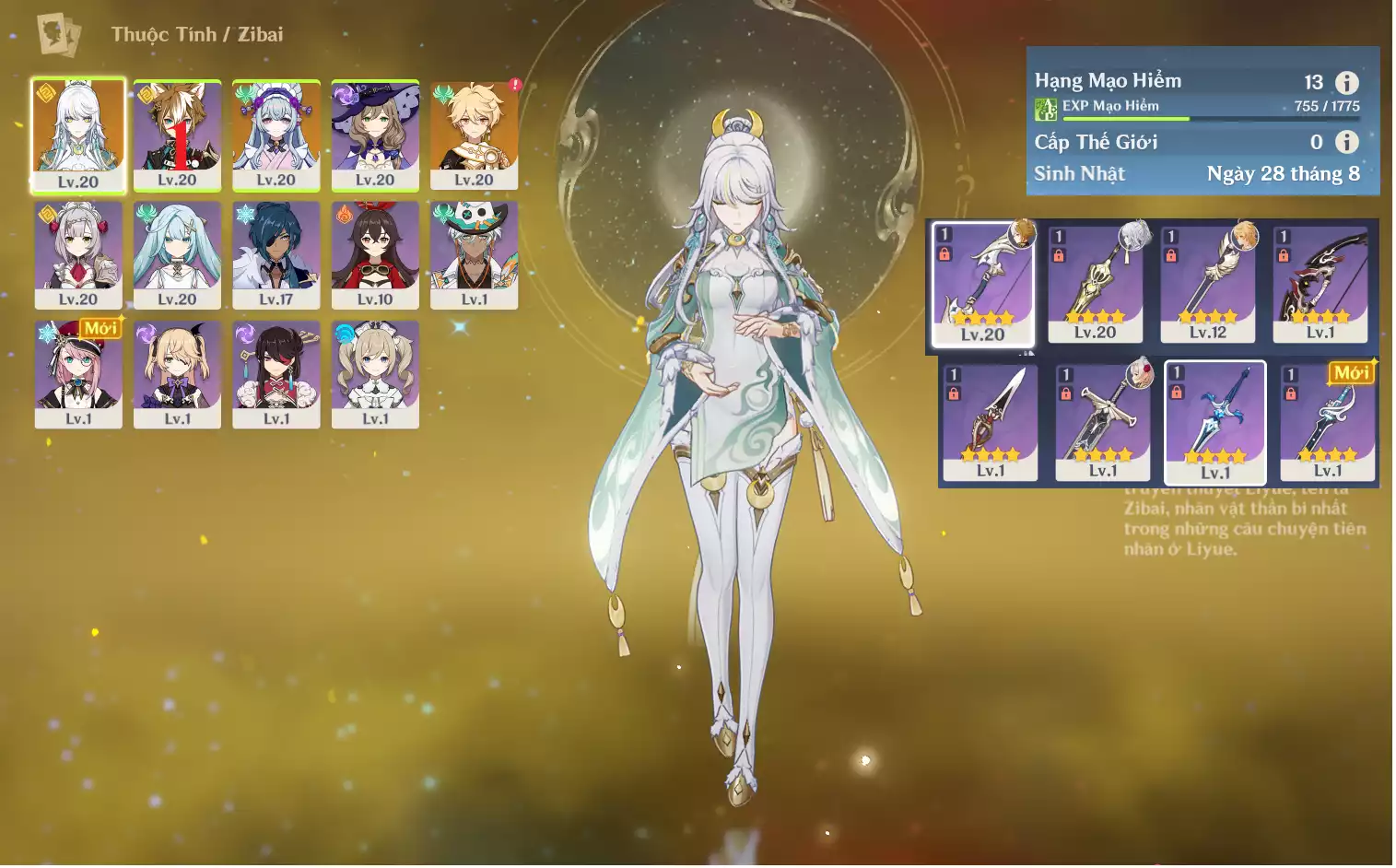Pick the blue winged sword card
Screen dimensions: 1396x868
click(1215, 422)
